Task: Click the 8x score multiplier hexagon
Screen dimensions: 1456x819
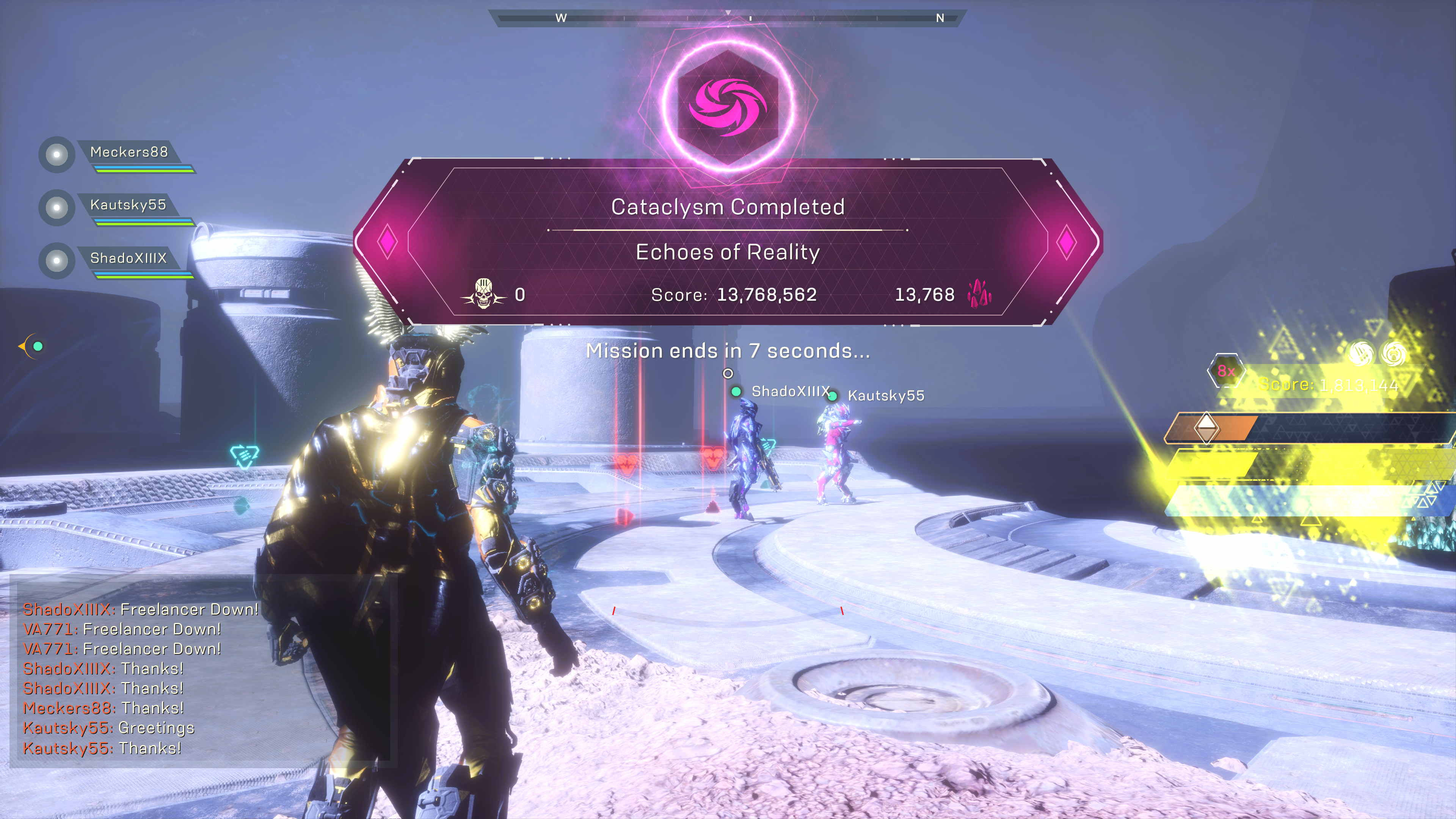Action: [x=1225, y=371]
